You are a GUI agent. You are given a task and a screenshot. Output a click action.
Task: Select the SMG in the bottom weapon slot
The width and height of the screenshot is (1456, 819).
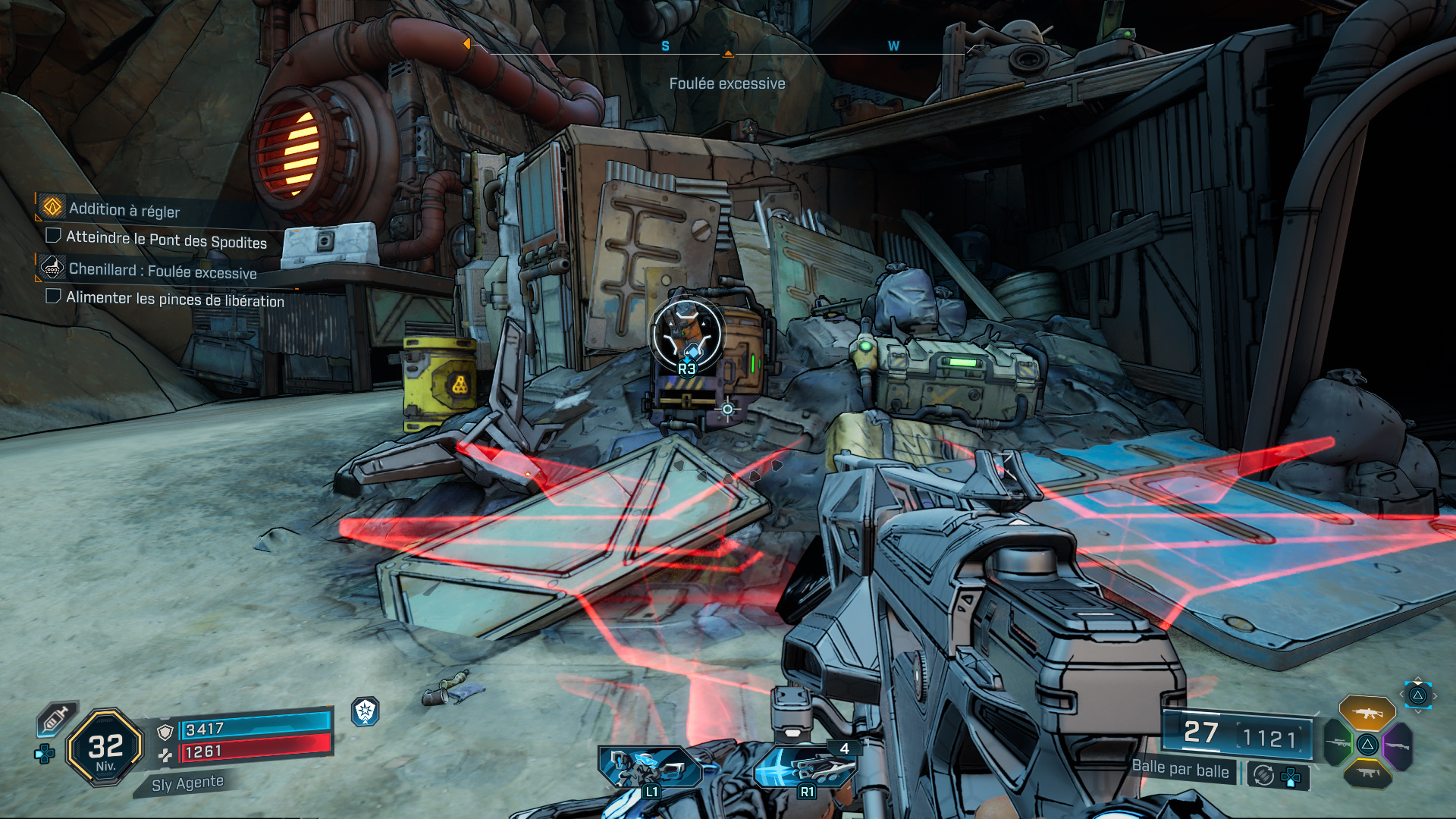pyautogui.click(x=1368, y=773)
